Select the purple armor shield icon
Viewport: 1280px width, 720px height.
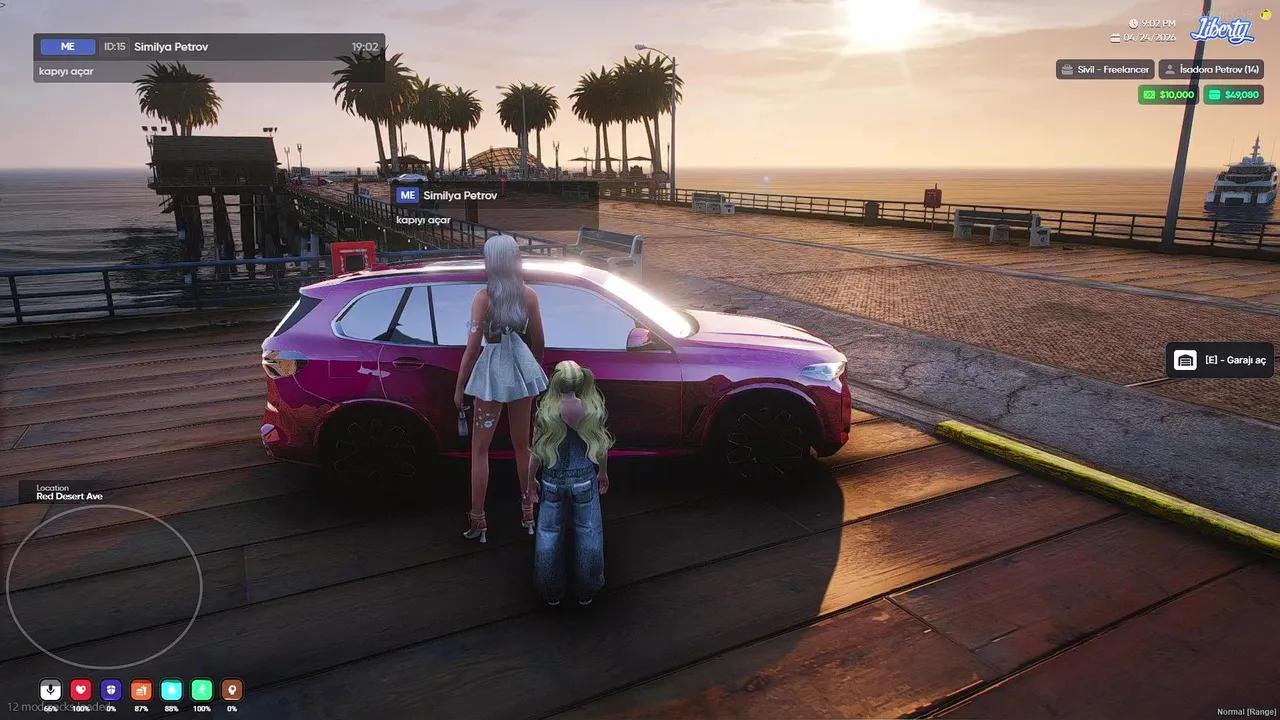click(x=111, y=690)
